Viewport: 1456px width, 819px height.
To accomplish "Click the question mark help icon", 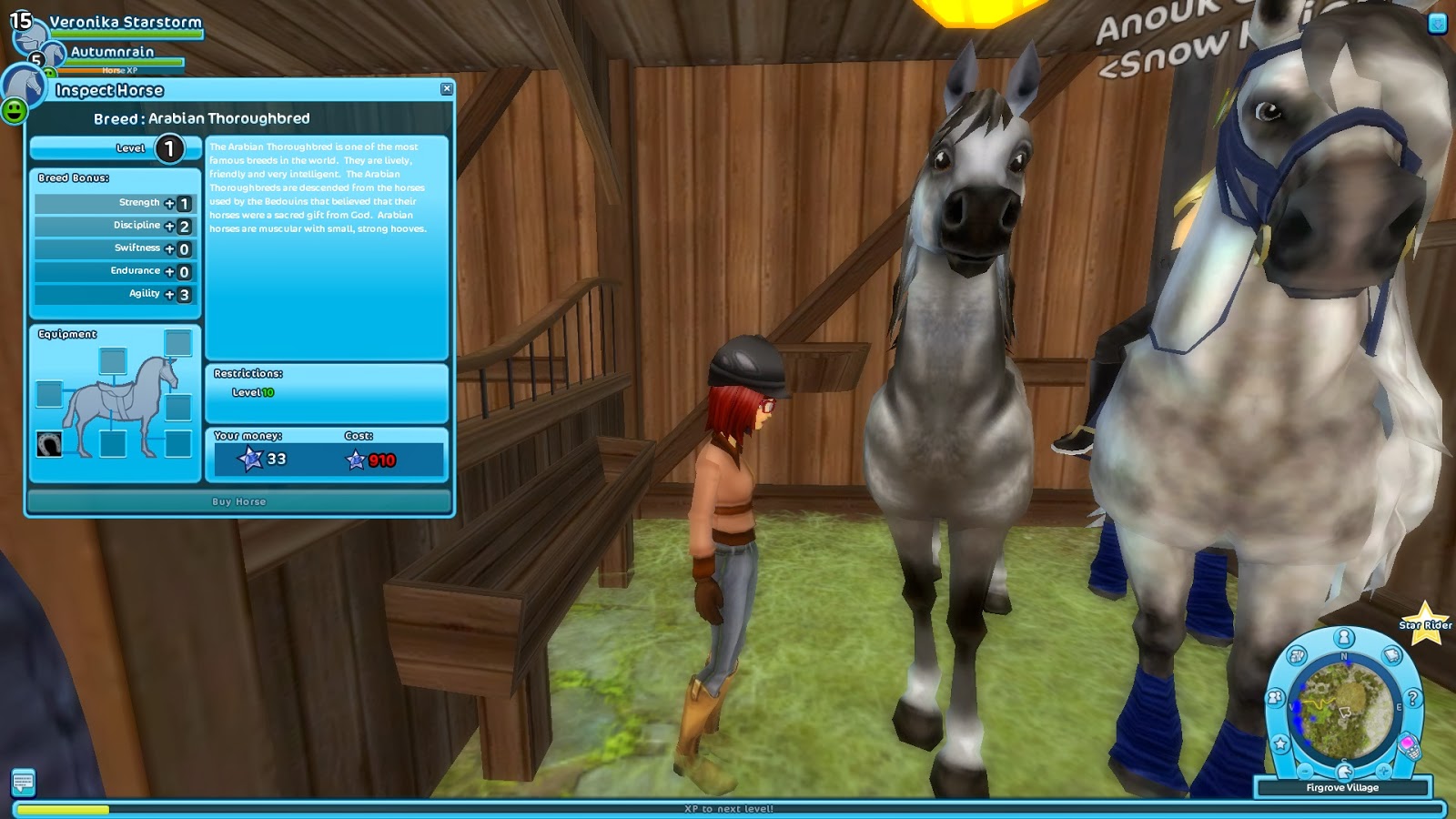I will 1412,698.
